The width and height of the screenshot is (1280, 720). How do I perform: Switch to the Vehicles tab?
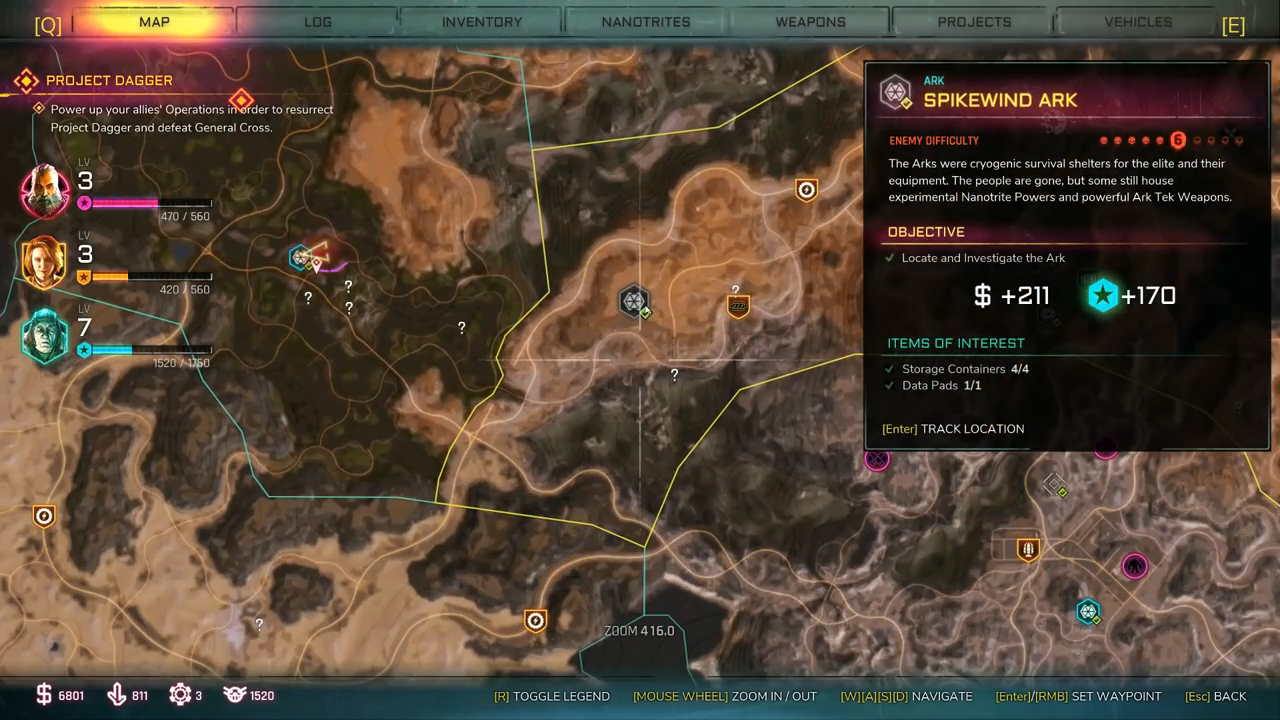[1138, 22]
